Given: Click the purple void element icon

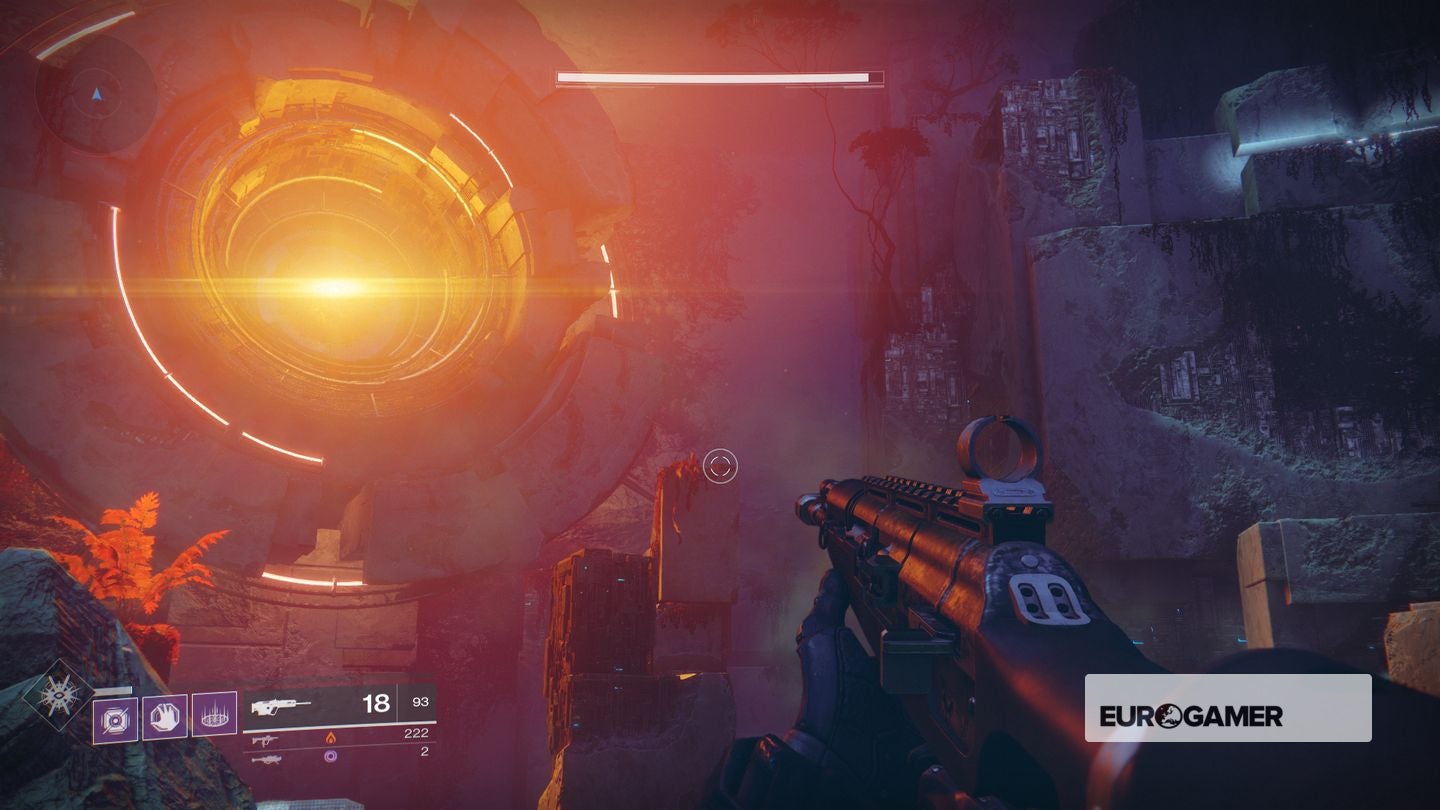Looking at the screenshot, I should pyautogui.click(x=330, y=756).
